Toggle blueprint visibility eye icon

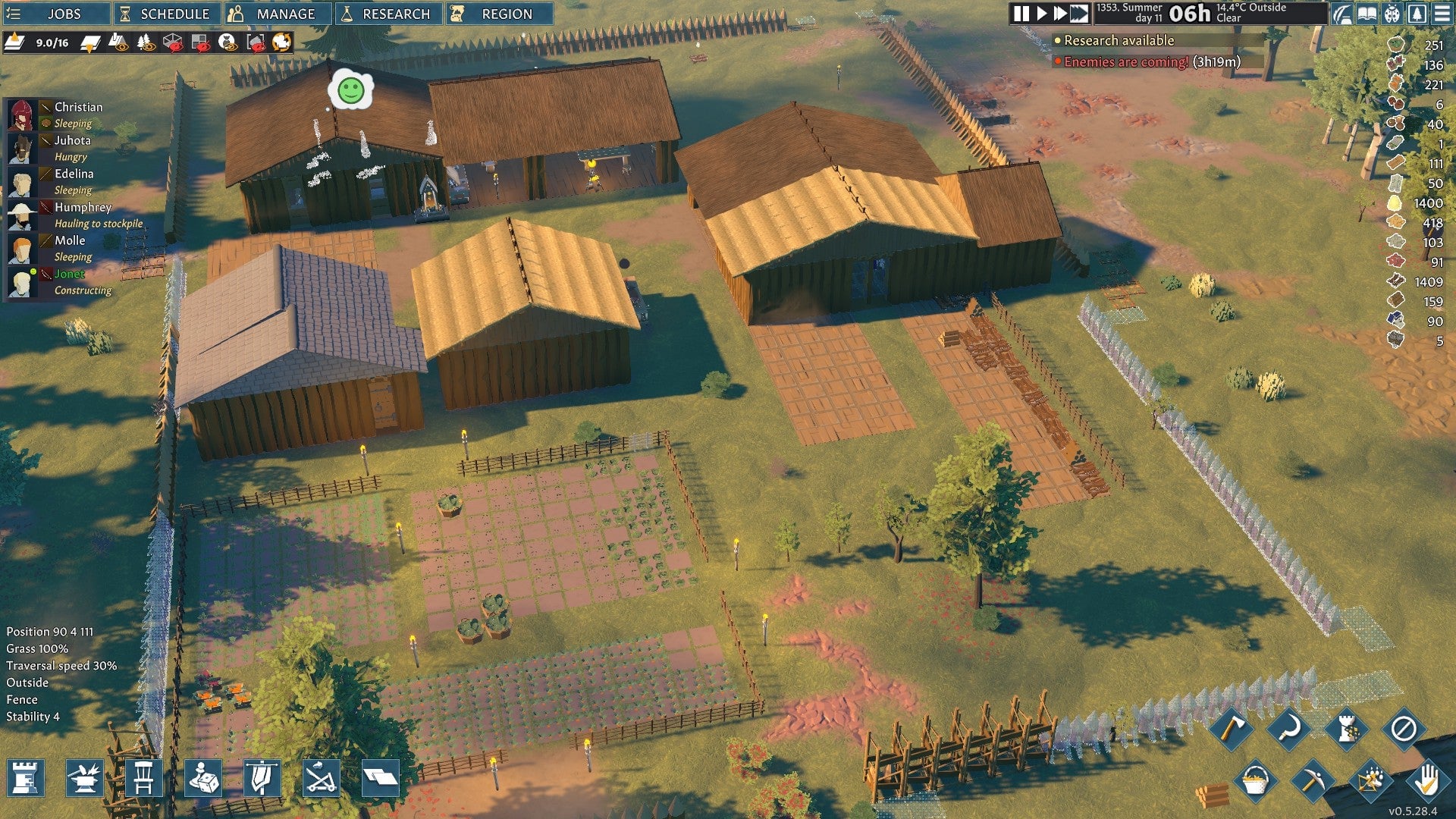118,43
